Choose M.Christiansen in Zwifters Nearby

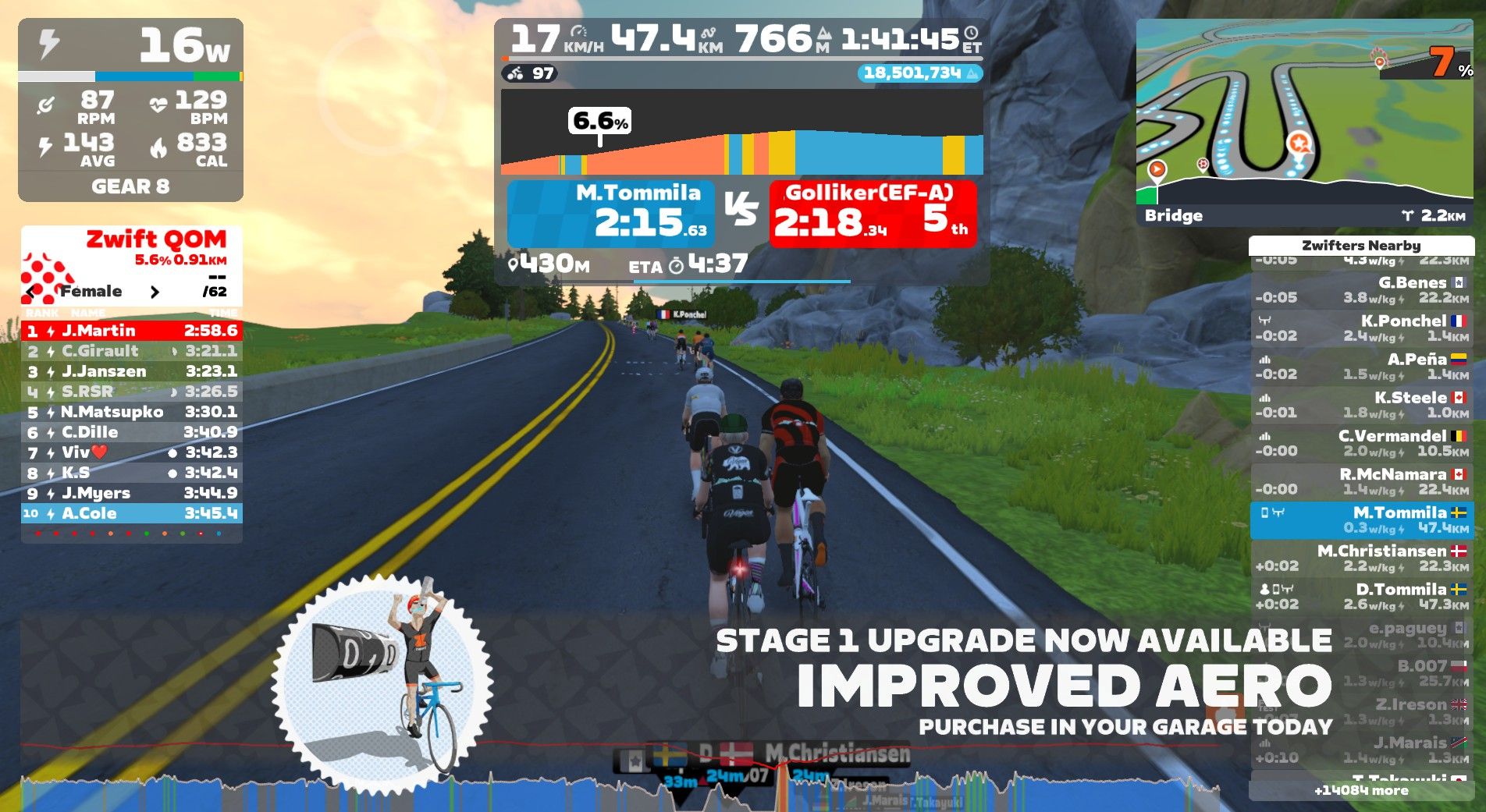(1361, 558)
